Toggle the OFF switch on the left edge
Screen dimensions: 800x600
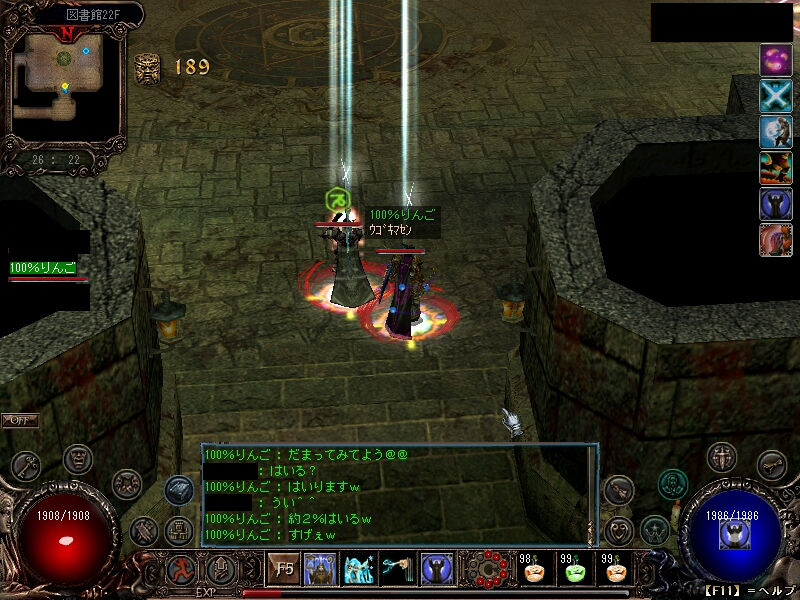point(18,420)
